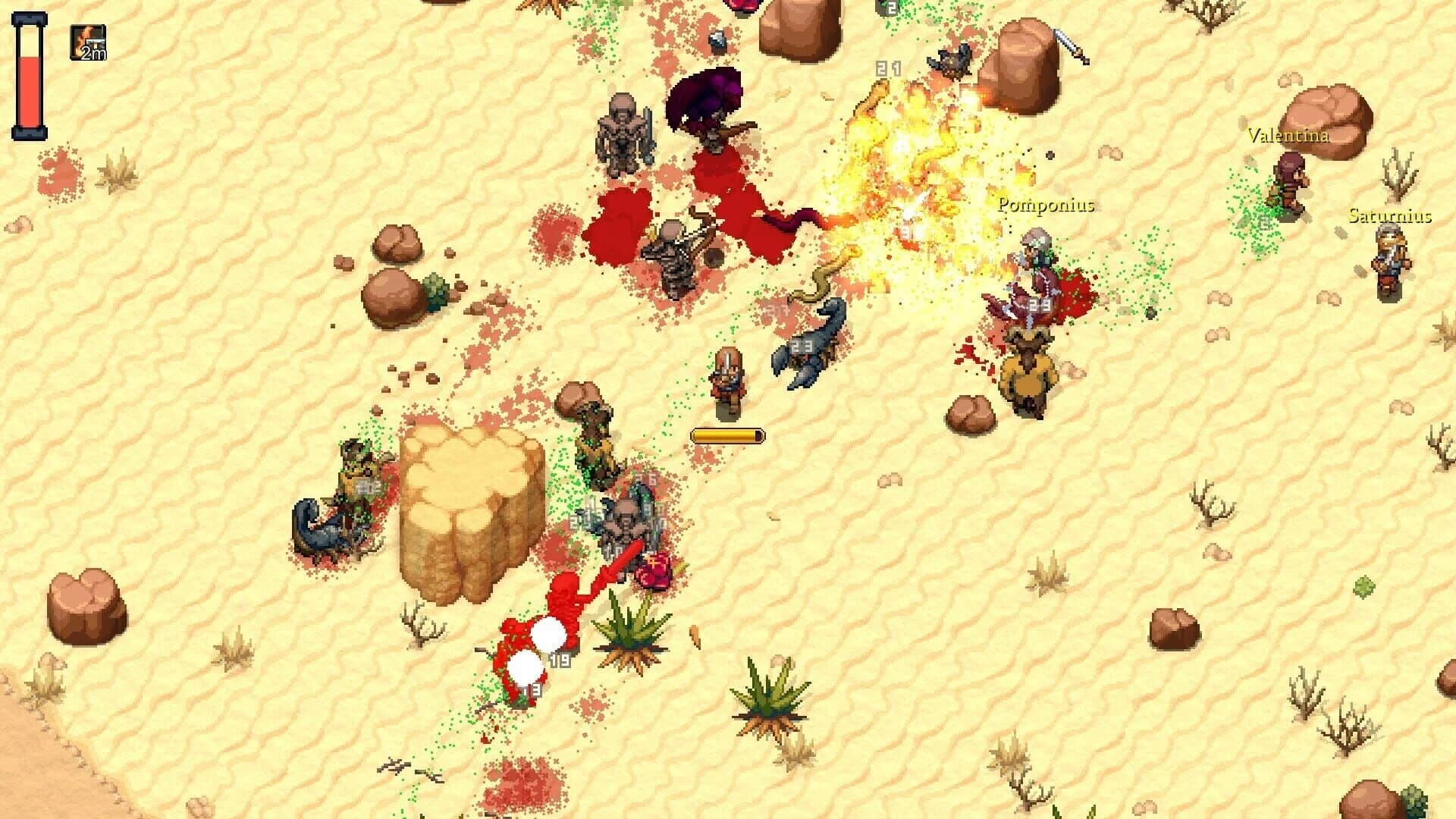Click Valentina's name label
Screen dimensions: 1456x819
[1288, 137]
